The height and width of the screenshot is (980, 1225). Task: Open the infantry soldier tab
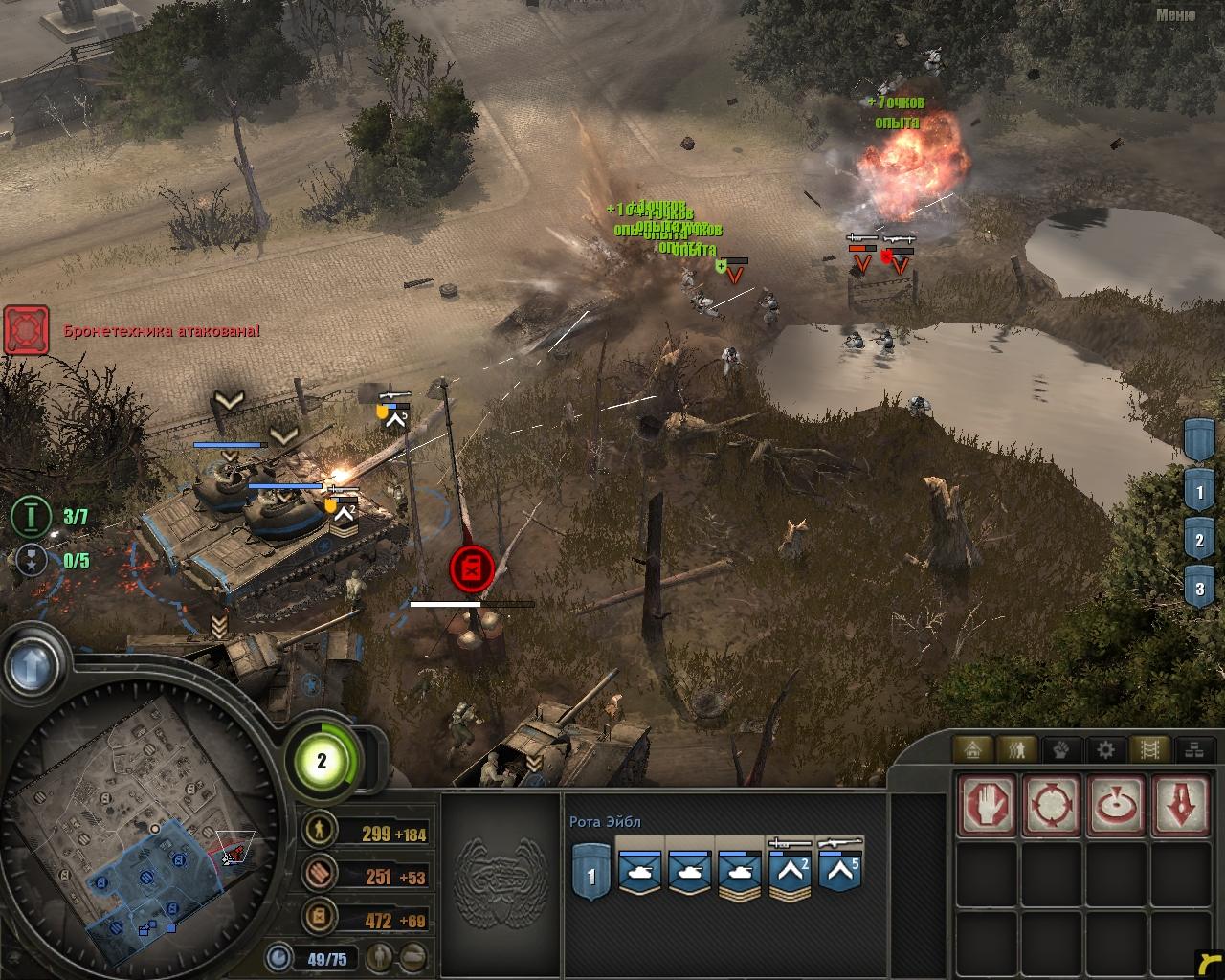[x=1016, y=750]
